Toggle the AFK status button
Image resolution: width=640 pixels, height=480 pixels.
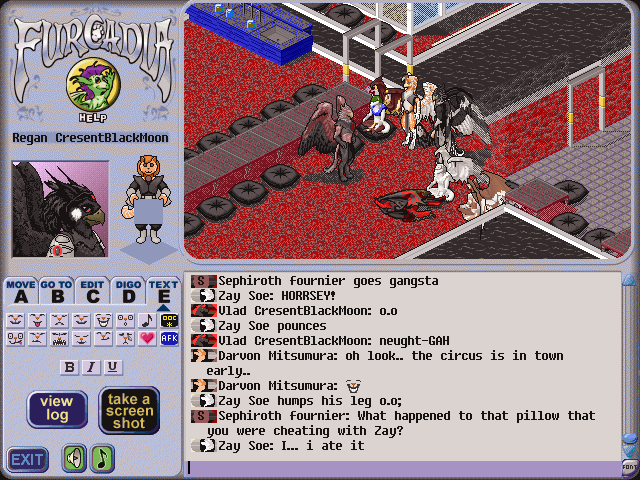tap(169, 339)
